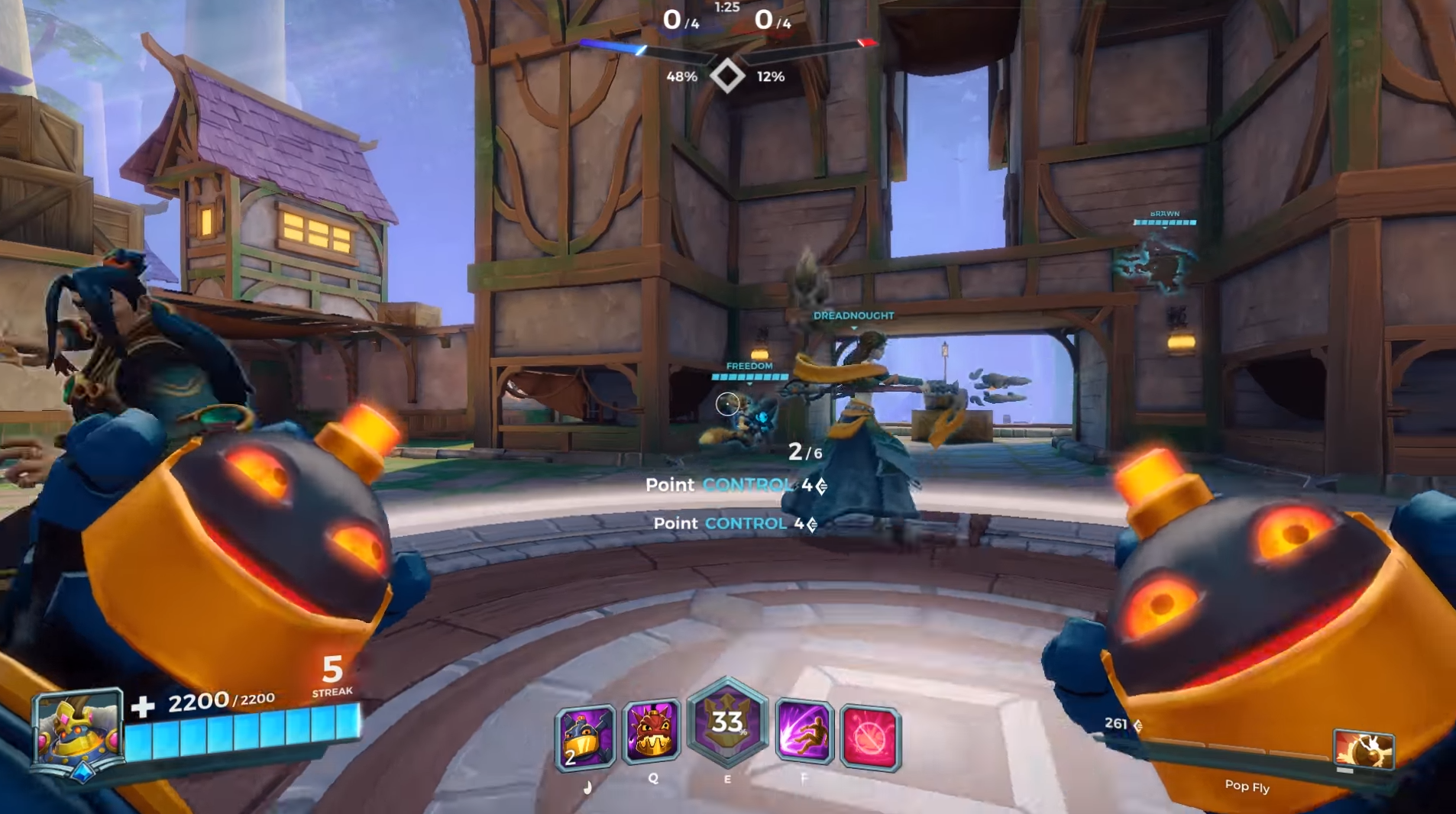Use the purple Poppy Bomb leap ability
Viewport: 1456px width, 814px height.
point(804,733)
